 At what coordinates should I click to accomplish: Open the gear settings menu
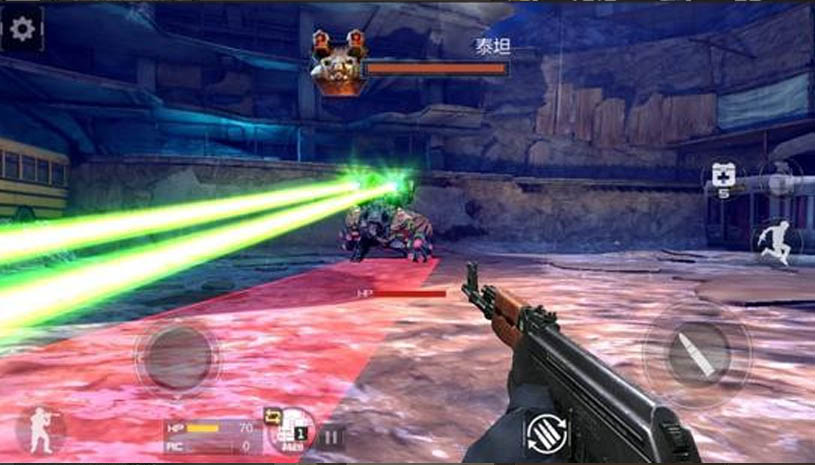point(22,29)
